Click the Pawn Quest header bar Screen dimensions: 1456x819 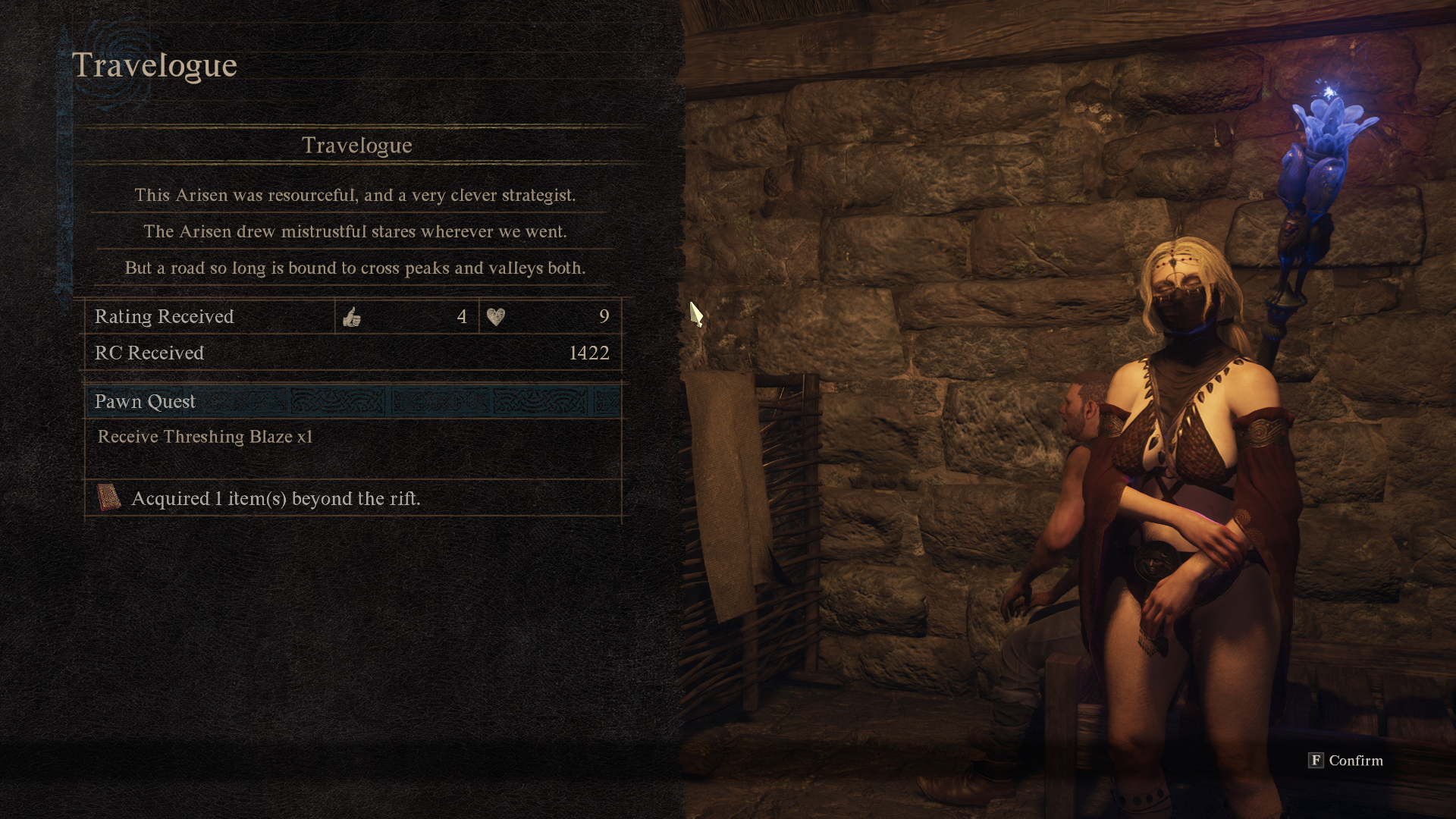click(x=353, y=401)
